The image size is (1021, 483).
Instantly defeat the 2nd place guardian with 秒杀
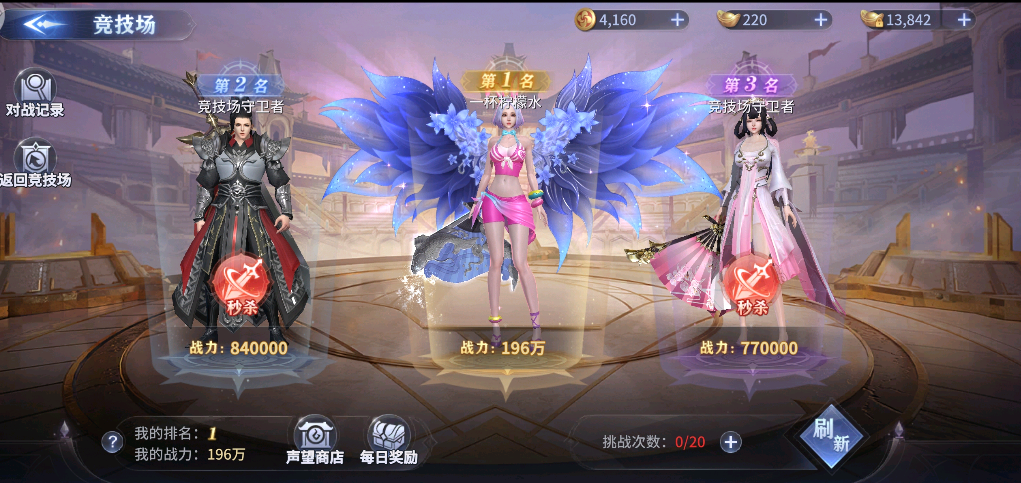coord(238,286)
